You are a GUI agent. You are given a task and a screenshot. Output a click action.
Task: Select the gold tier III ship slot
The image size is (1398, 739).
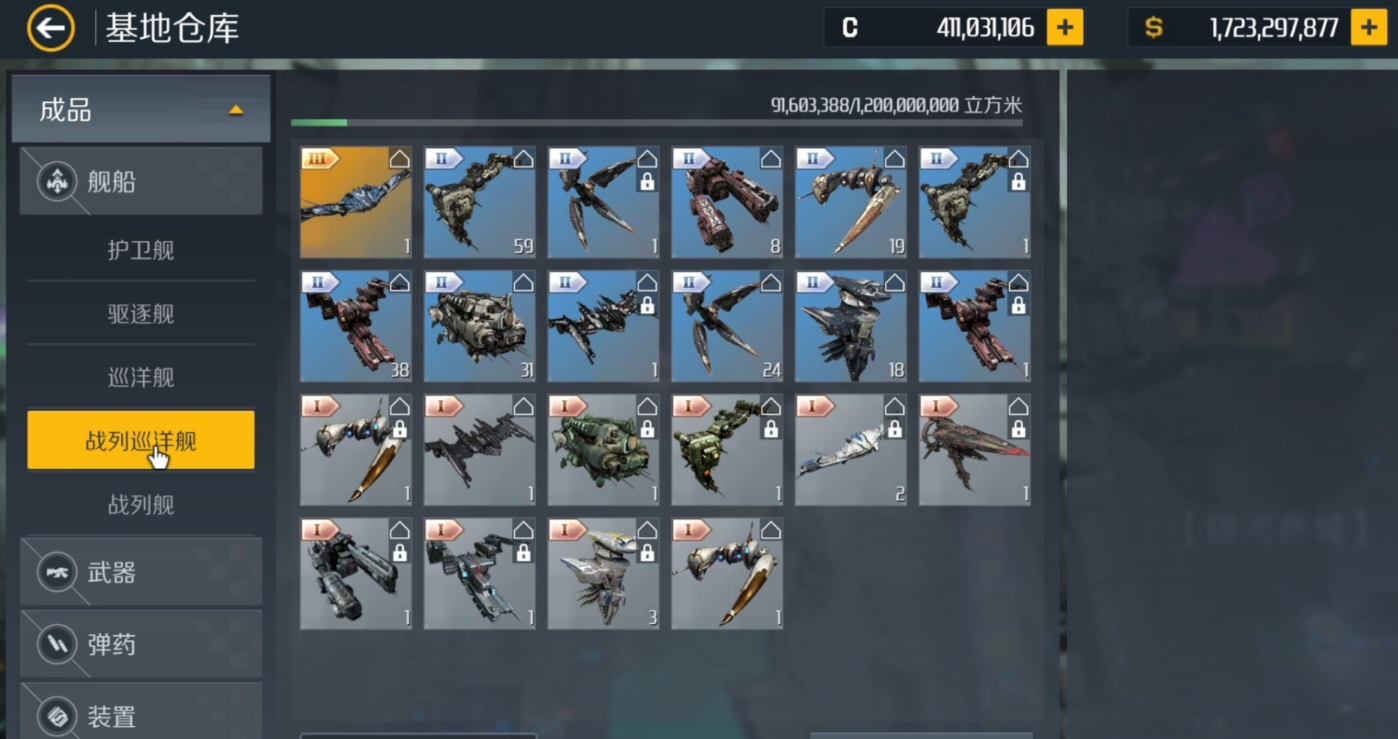pos(356,203)
